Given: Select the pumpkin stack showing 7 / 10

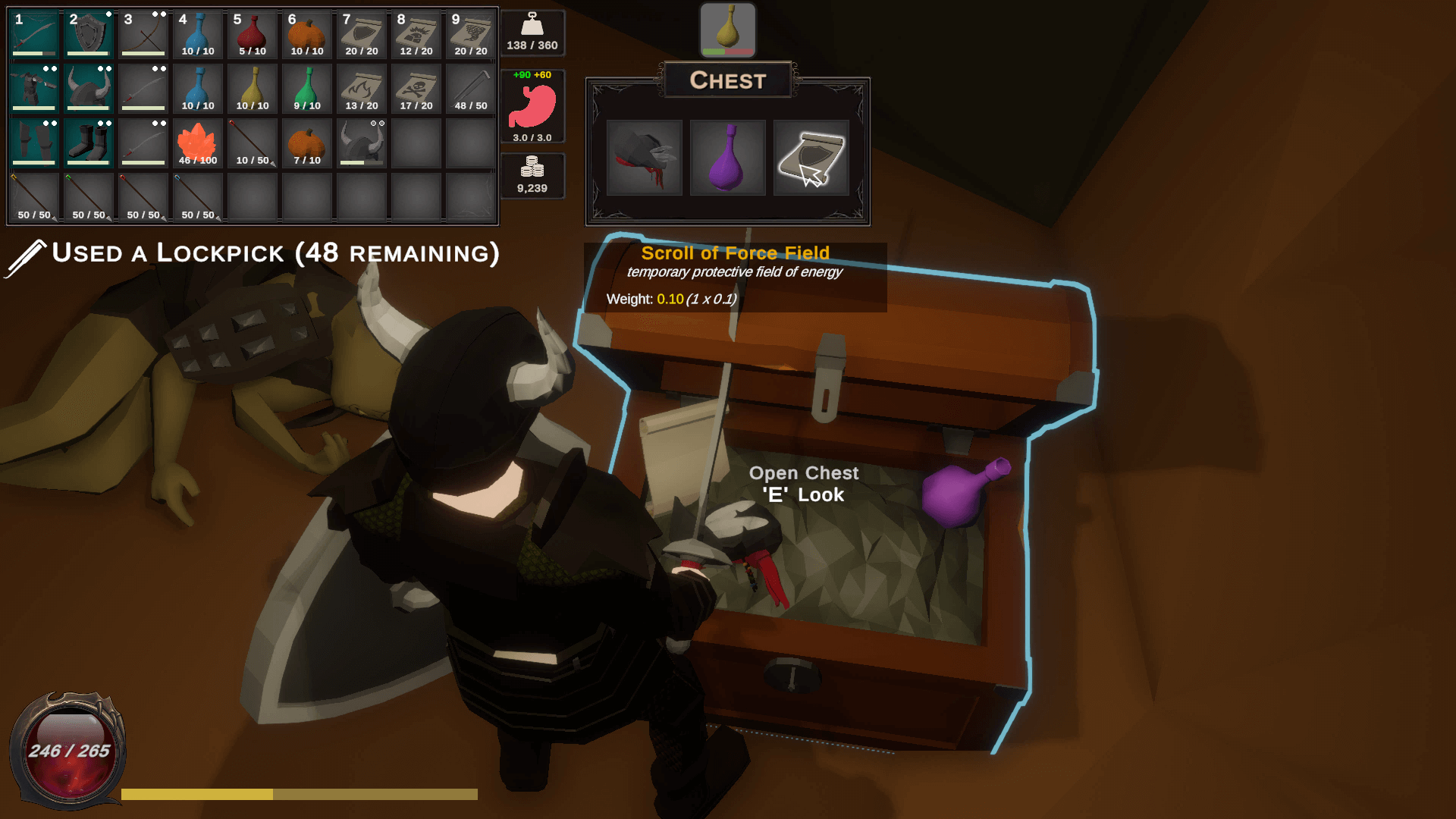Looking at the screenshot, I should 307,143.
